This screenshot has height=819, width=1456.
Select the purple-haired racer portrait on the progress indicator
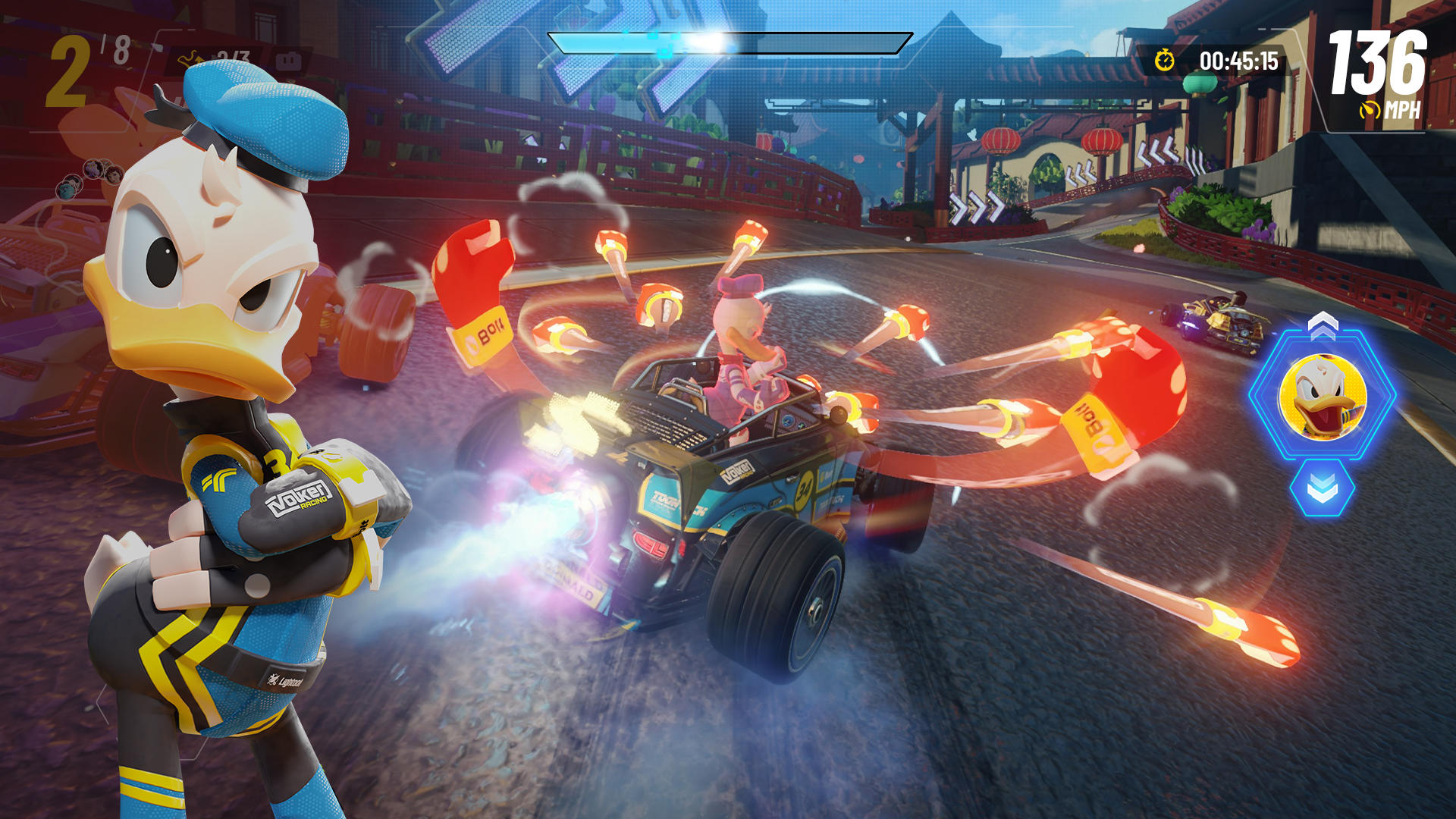click(93, 168)
